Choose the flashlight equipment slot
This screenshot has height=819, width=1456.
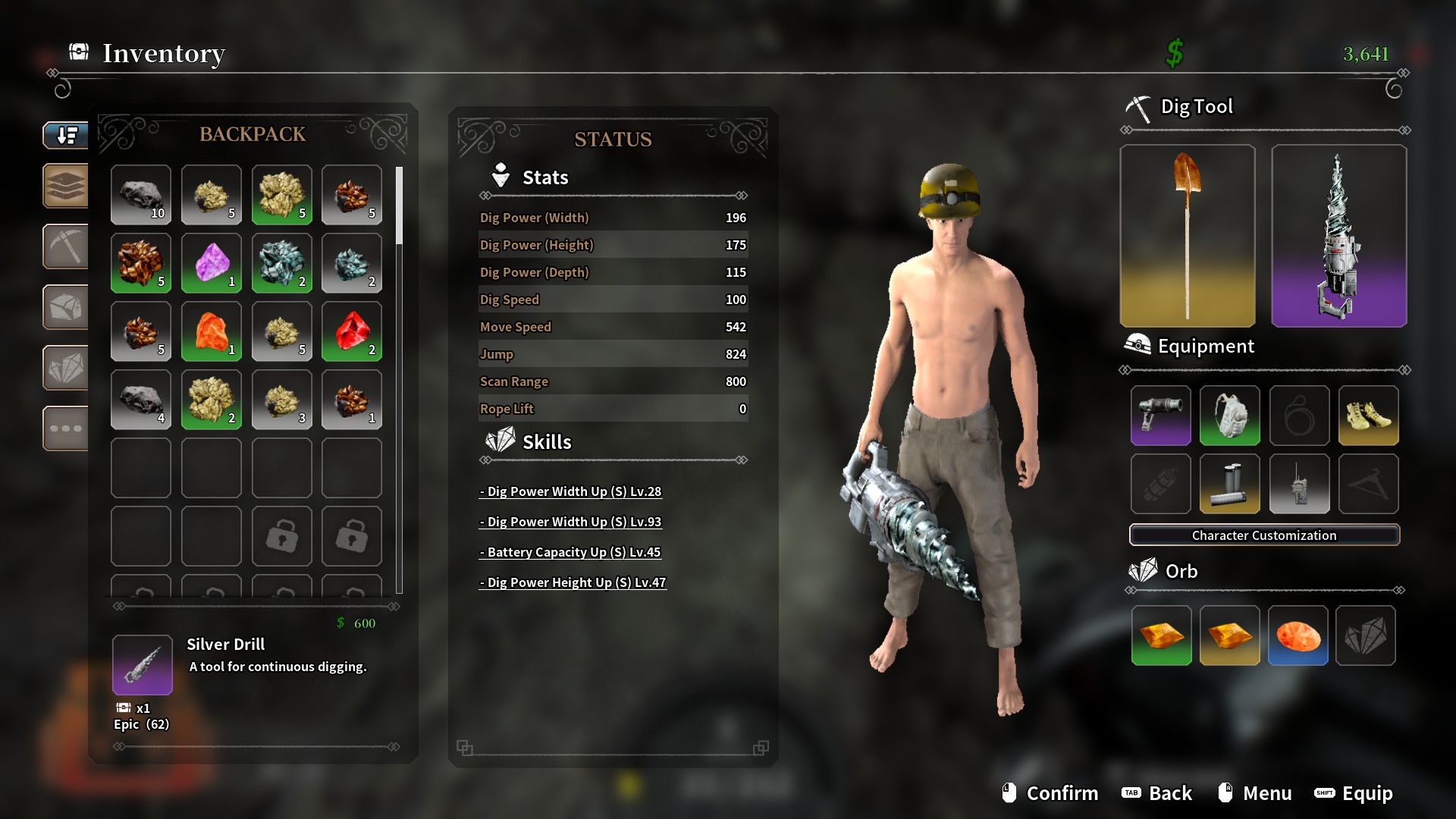1160,415
